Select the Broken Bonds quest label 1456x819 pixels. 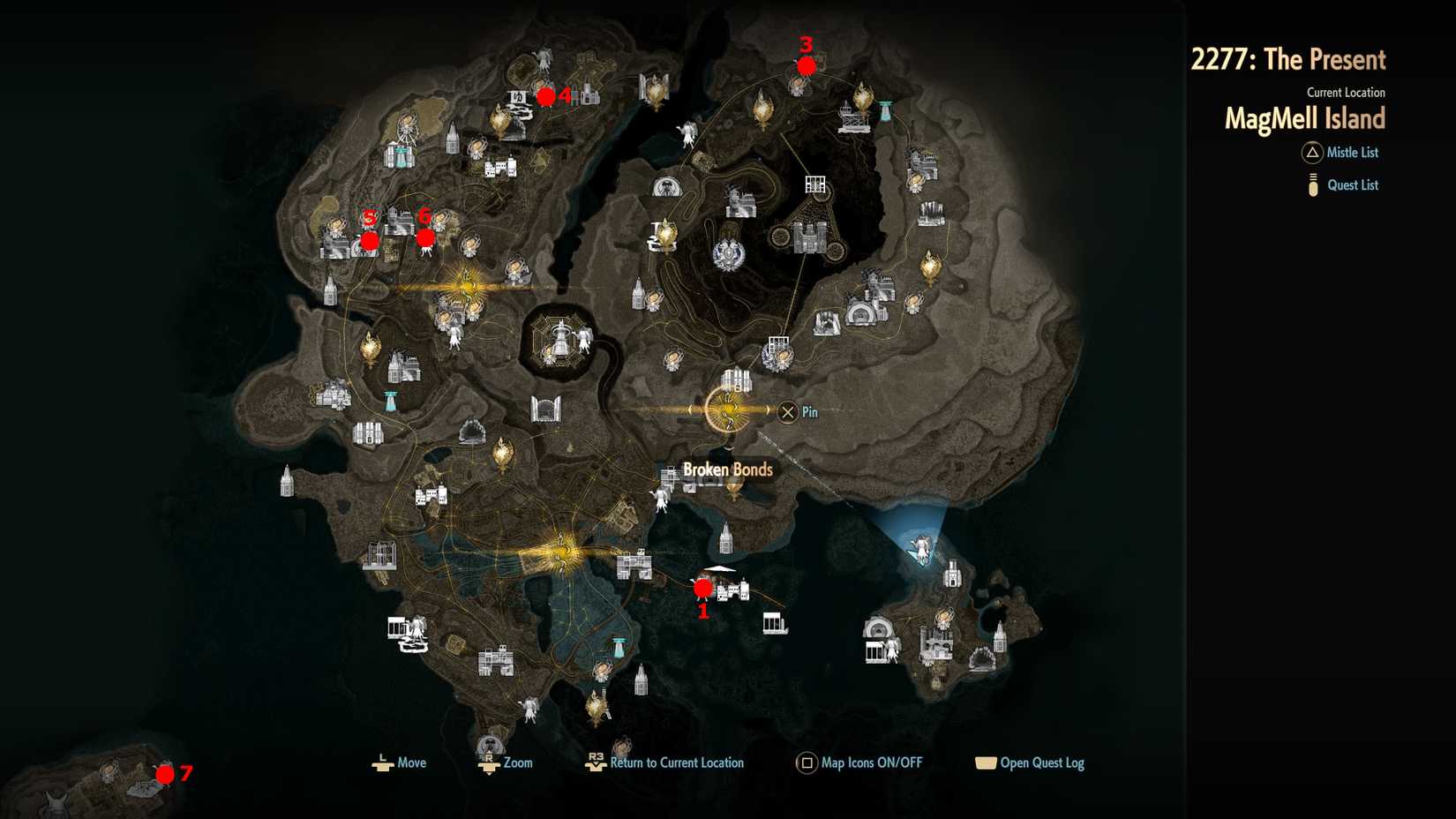click(x=727, y=470)
